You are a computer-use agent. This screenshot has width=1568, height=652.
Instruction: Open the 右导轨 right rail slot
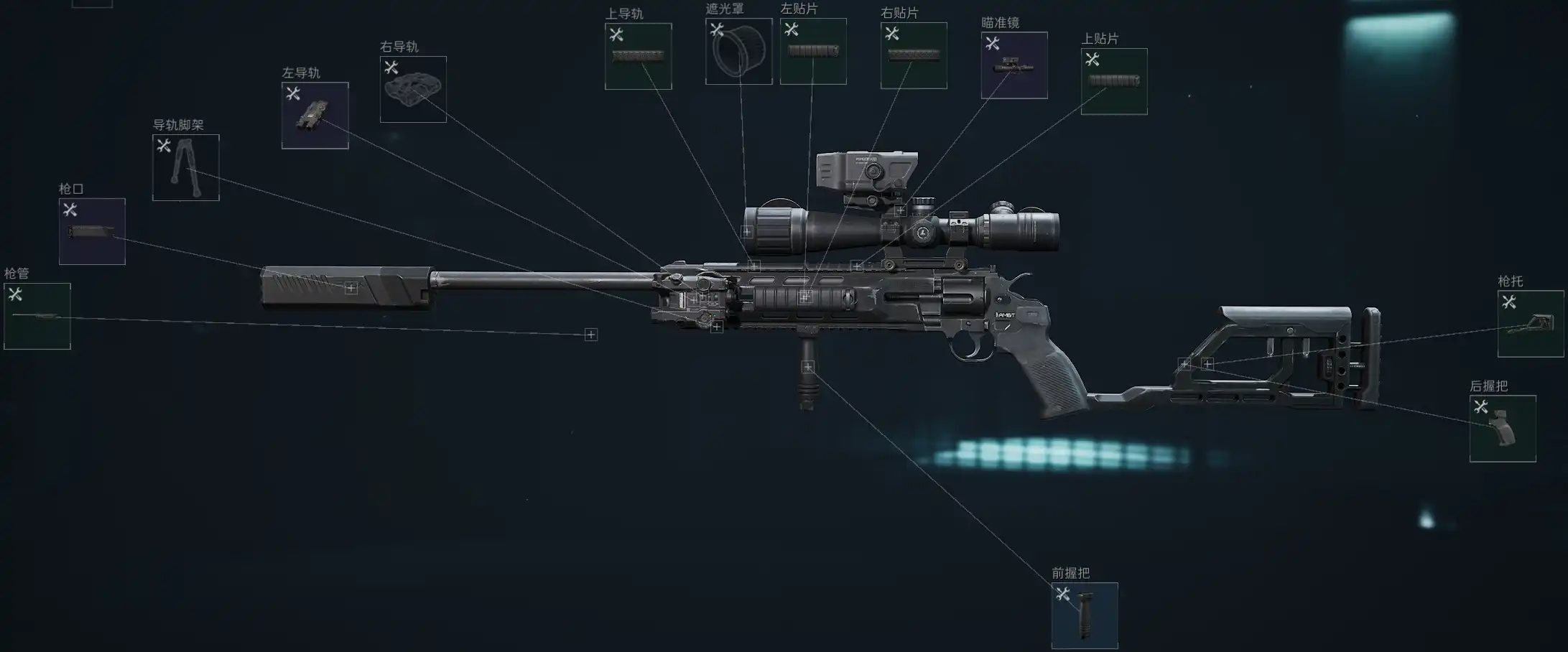point(413,89)
